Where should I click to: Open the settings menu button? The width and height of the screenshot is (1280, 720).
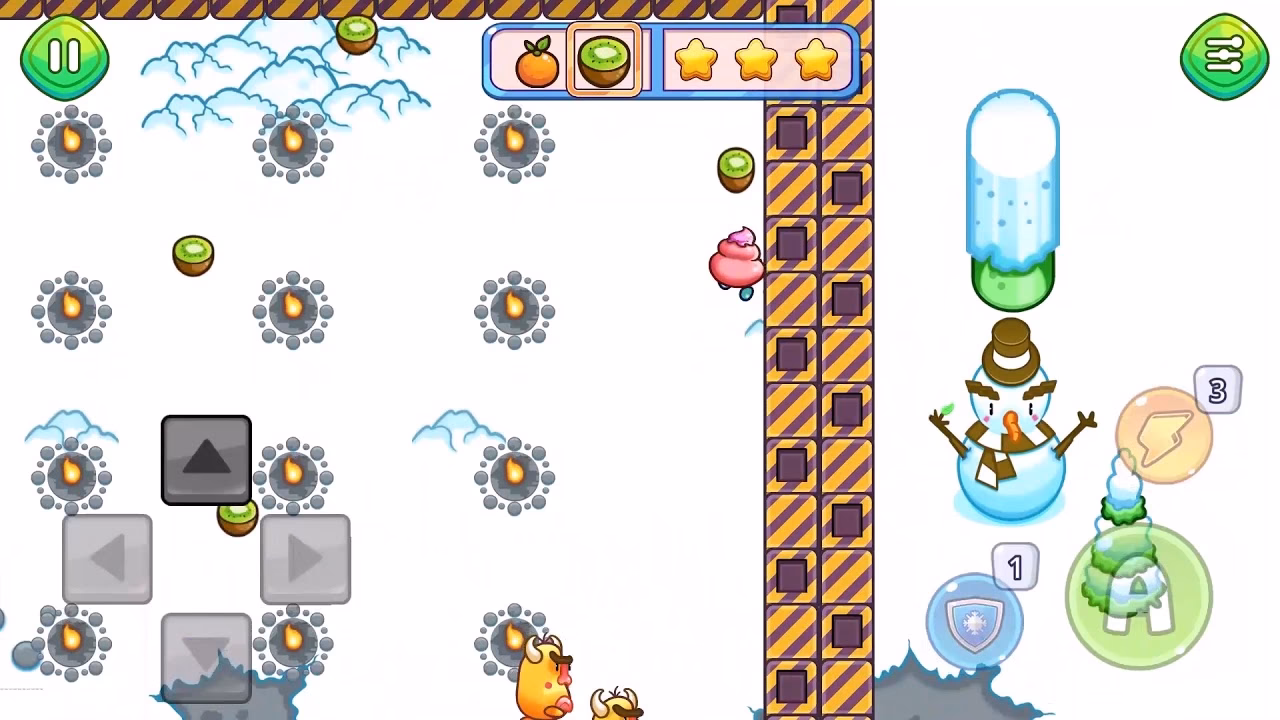[x=1223, y=57]
